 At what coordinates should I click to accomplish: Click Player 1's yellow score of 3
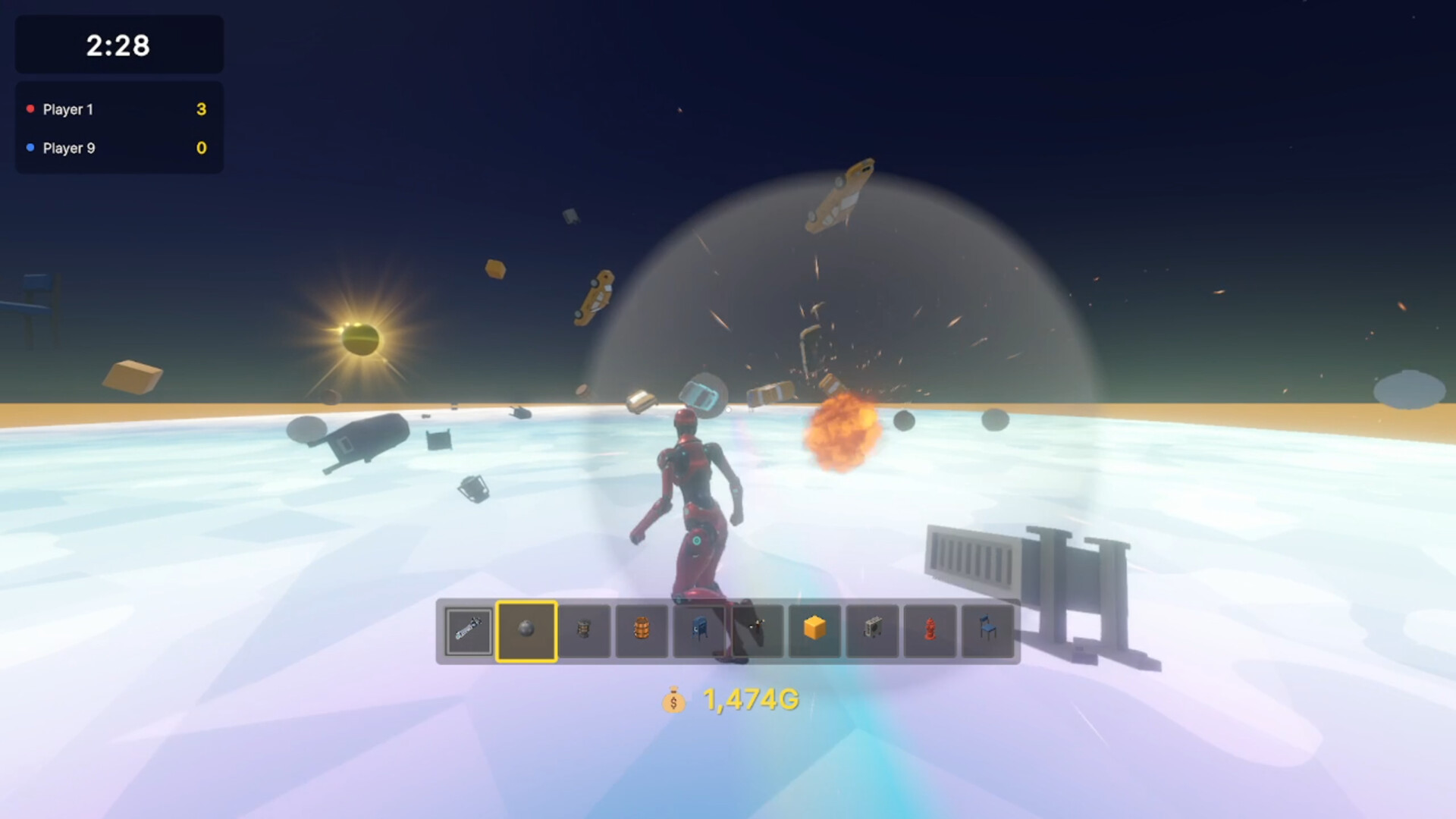click(x=200, y=109)
